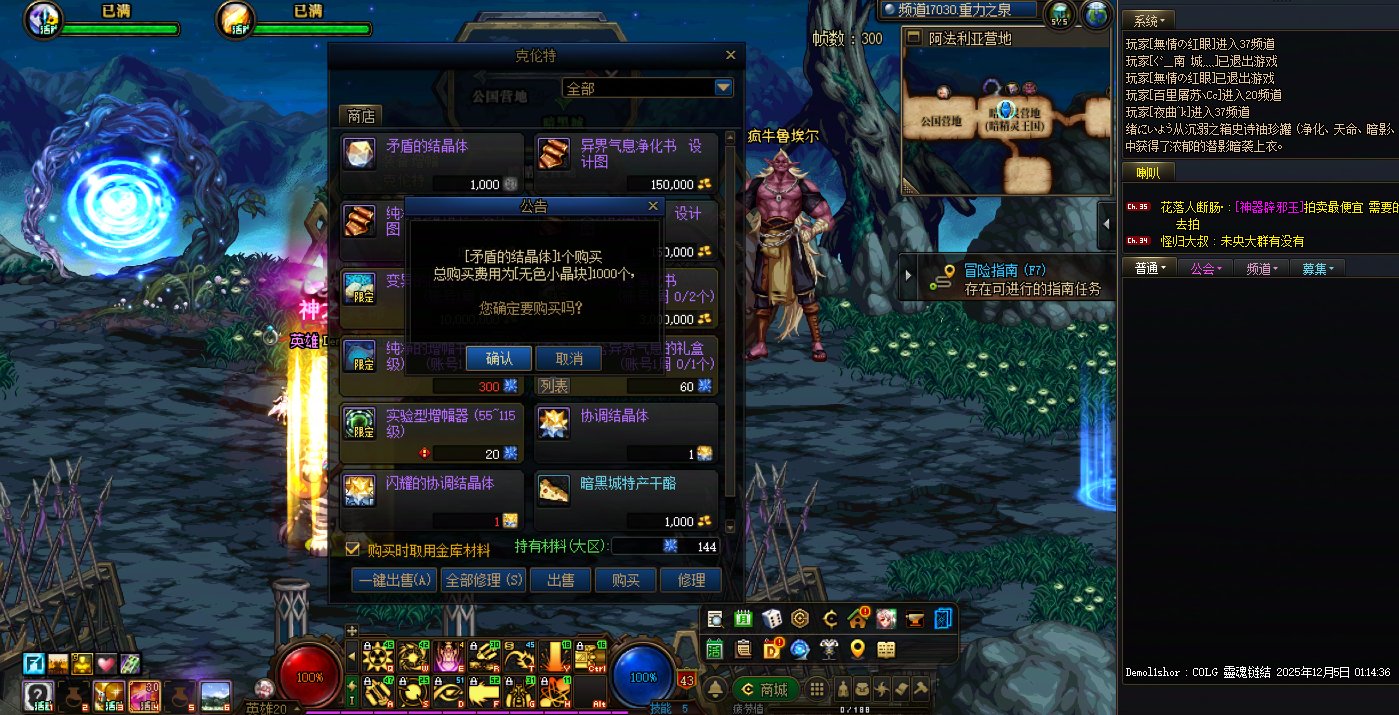Select the 商店 tab
The image size is (1399, 715).
(361, 116)
